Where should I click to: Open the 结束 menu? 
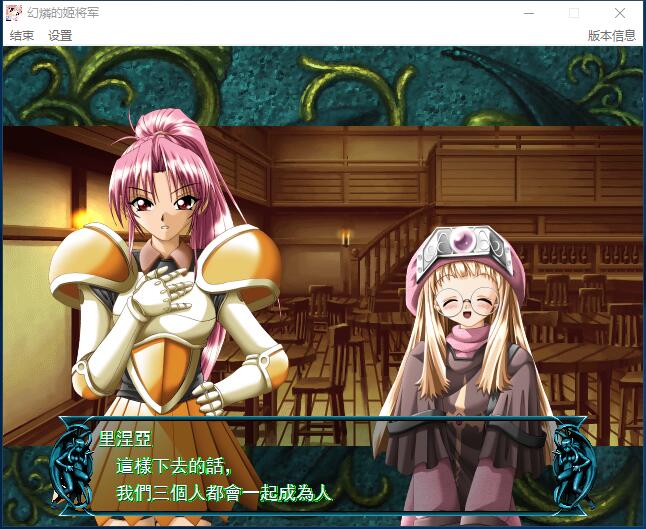pyautogui.click(x=22, y=35)
